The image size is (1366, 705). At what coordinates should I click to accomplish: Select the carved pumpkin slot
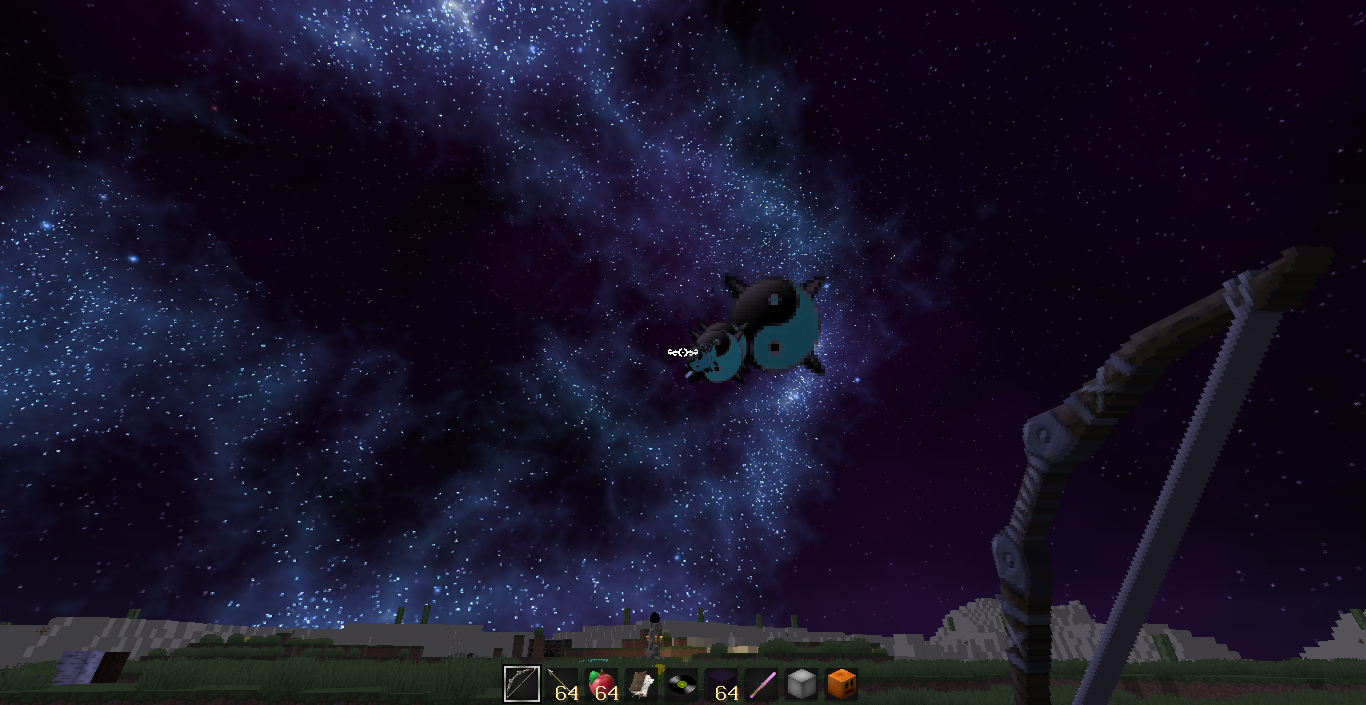(841, 684)
